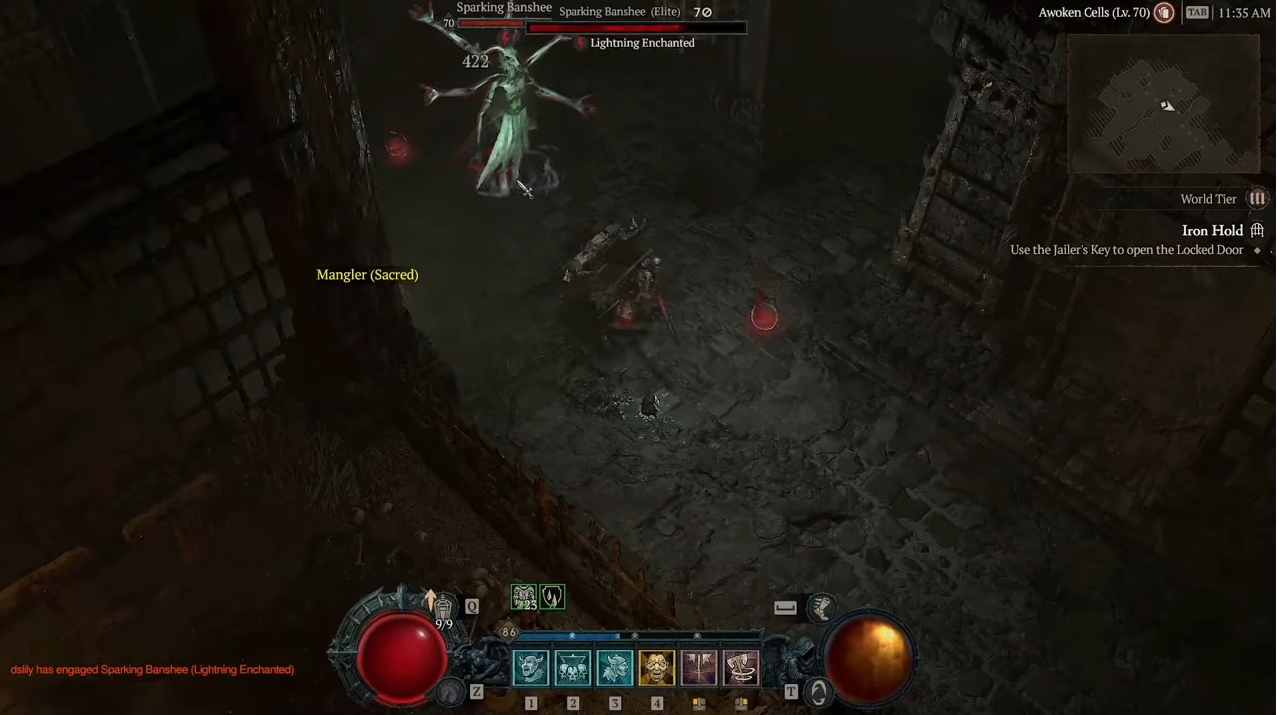Inspect the armor buff icon
Viewport: 1279px width, 715px height.
[524, 597]
